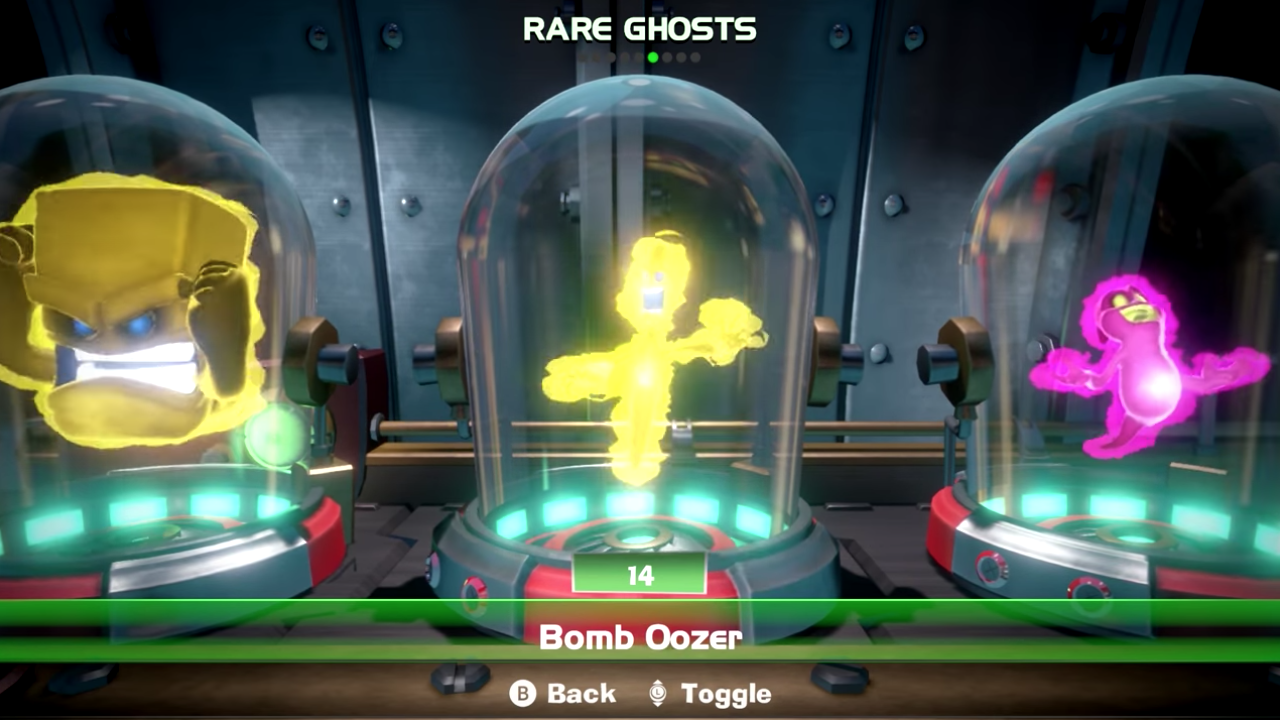Select the last page dot on the right
The height and width of the screenshot is (720, 1280).
point(695,57)
